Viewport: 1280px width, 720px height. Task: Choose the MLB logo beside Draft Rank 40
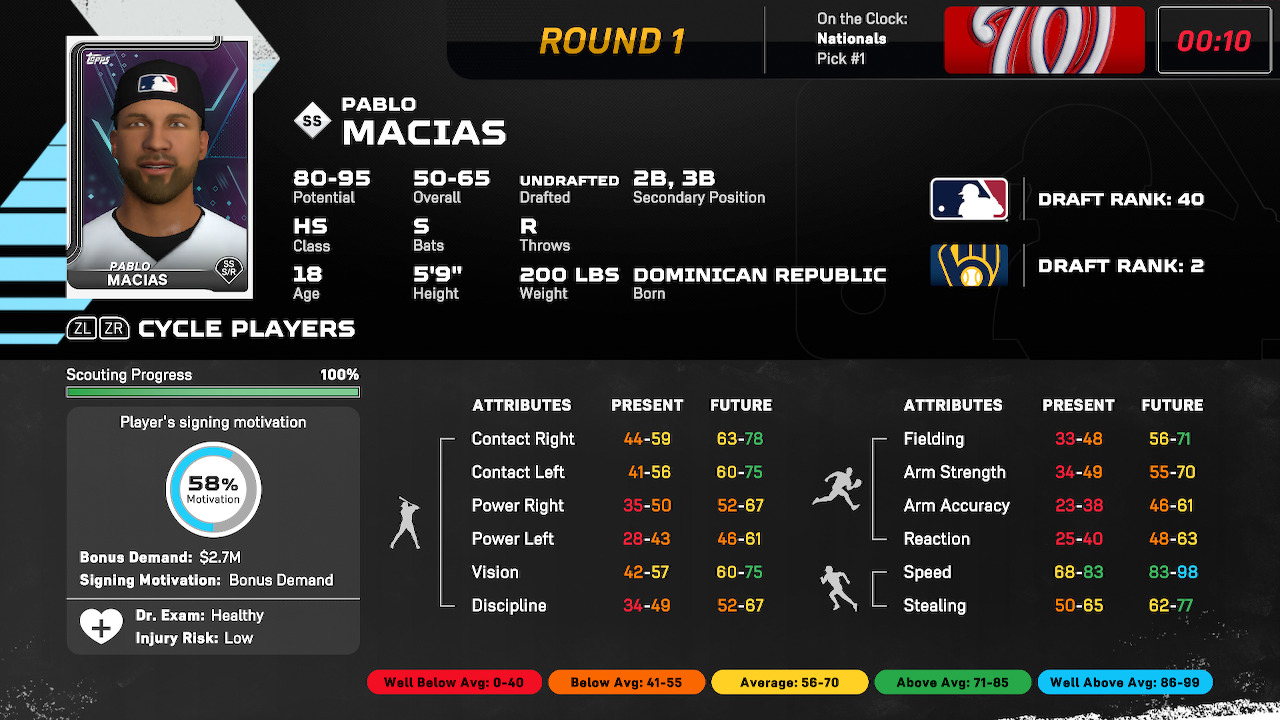(968, 199)
